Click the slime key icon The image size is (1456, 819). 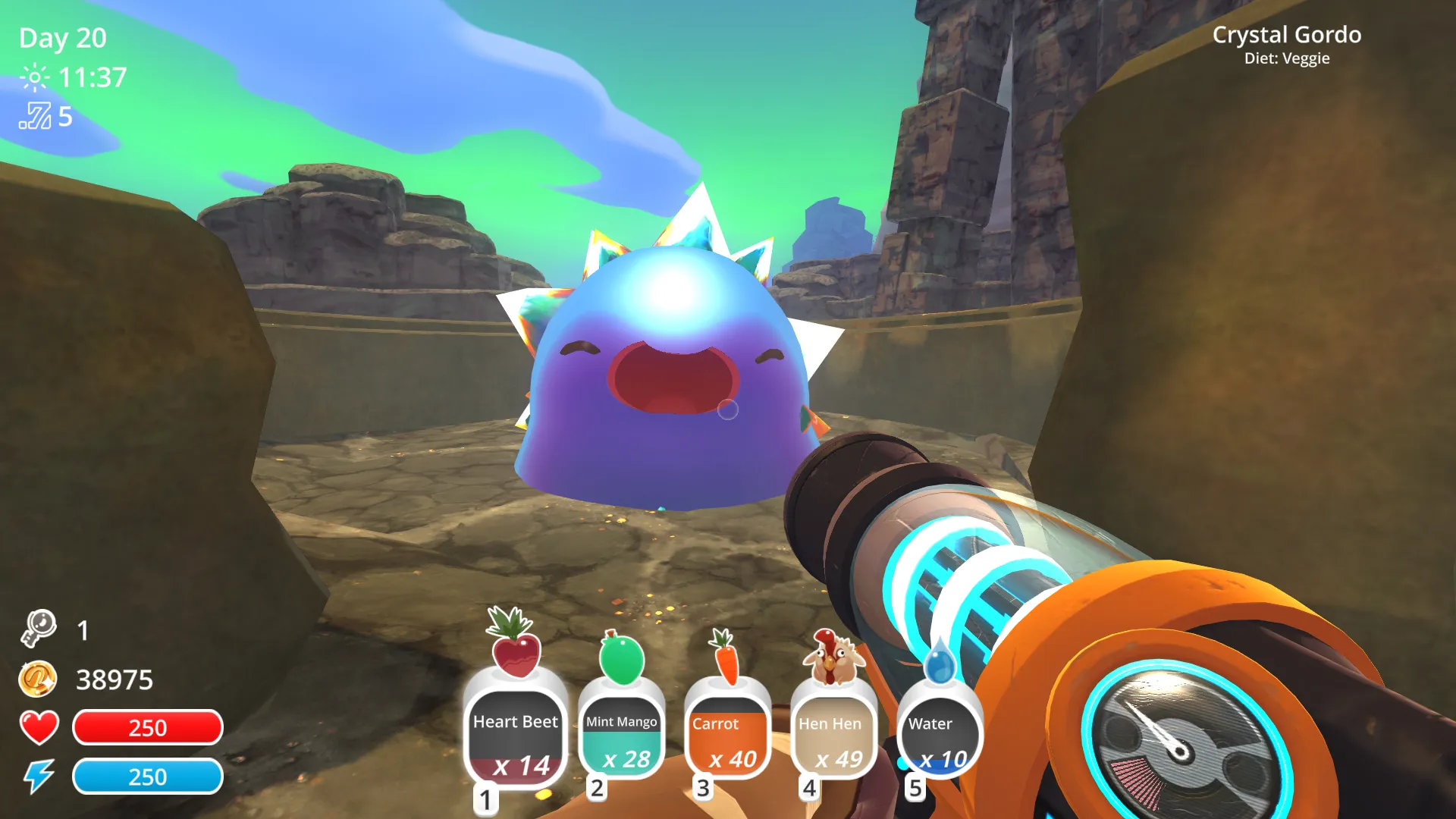[39, 629]
